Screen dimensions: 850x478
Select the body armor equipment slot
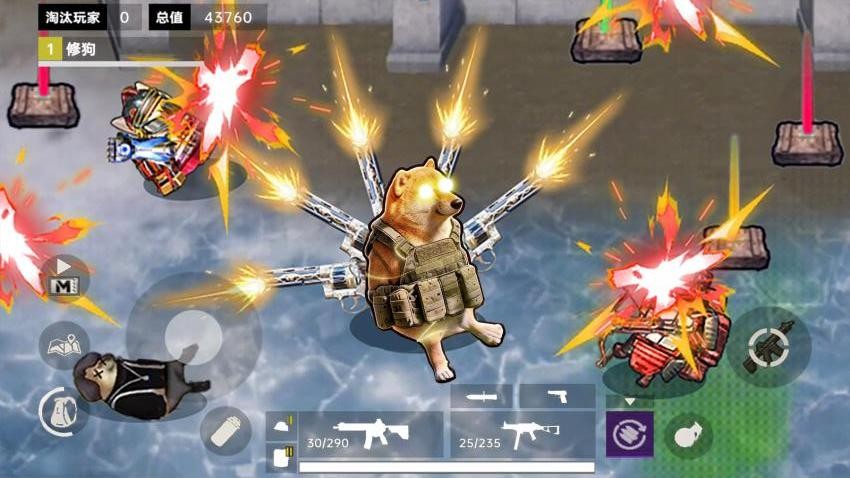(x=281, y=457)
